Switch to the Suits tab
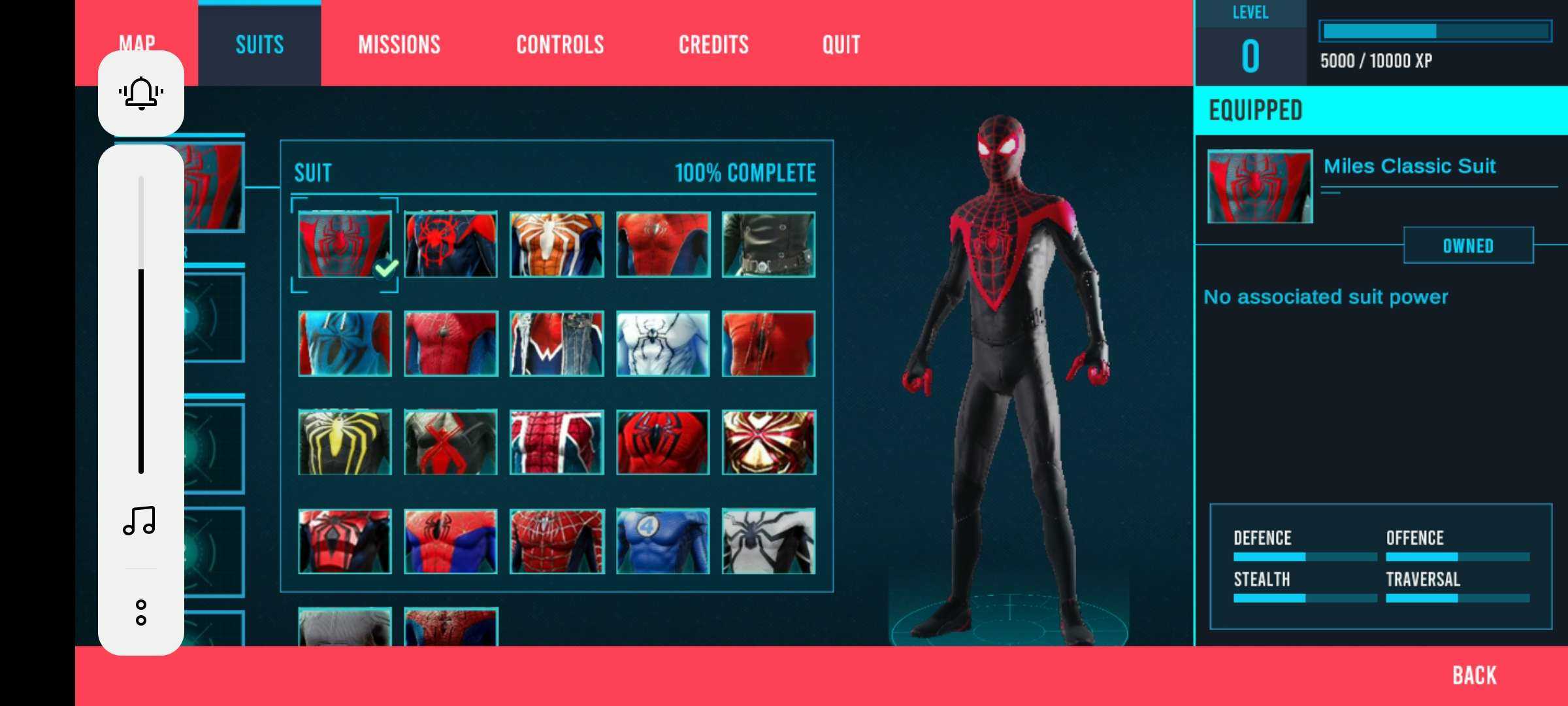Image resolution: width=1568 pixels, height=706 pixels. point(259,44)
